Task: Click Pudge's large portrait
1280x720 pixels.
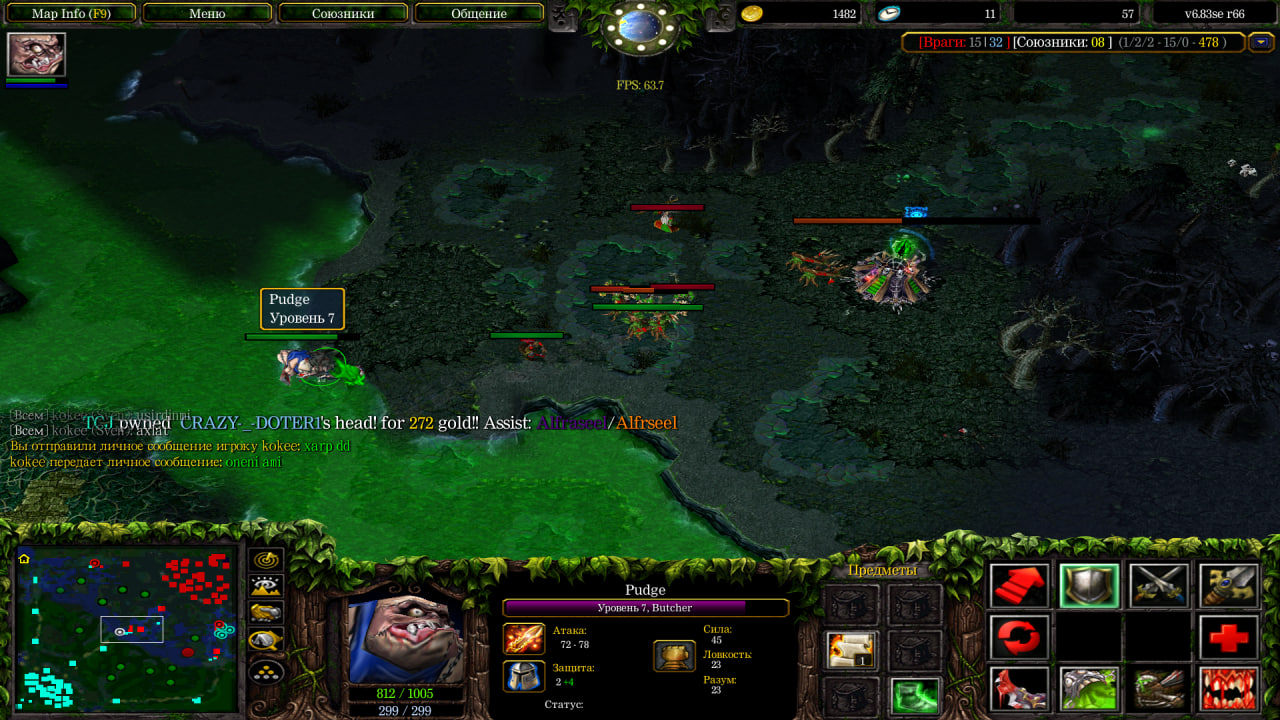Action: click(x=405, y=638)
